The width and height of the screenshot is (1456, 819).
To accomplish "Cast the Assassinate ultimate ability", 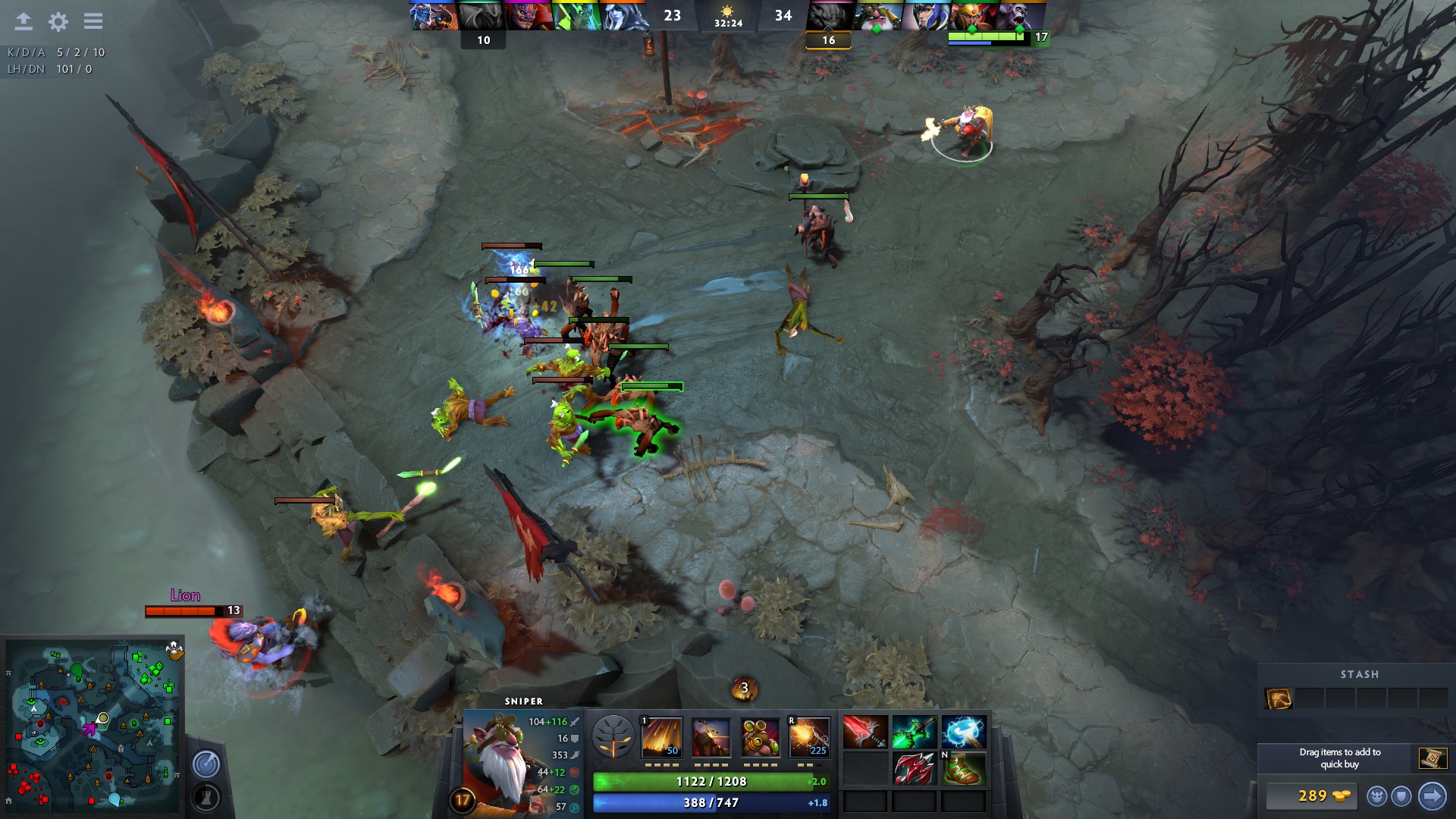I will point(809,736).
